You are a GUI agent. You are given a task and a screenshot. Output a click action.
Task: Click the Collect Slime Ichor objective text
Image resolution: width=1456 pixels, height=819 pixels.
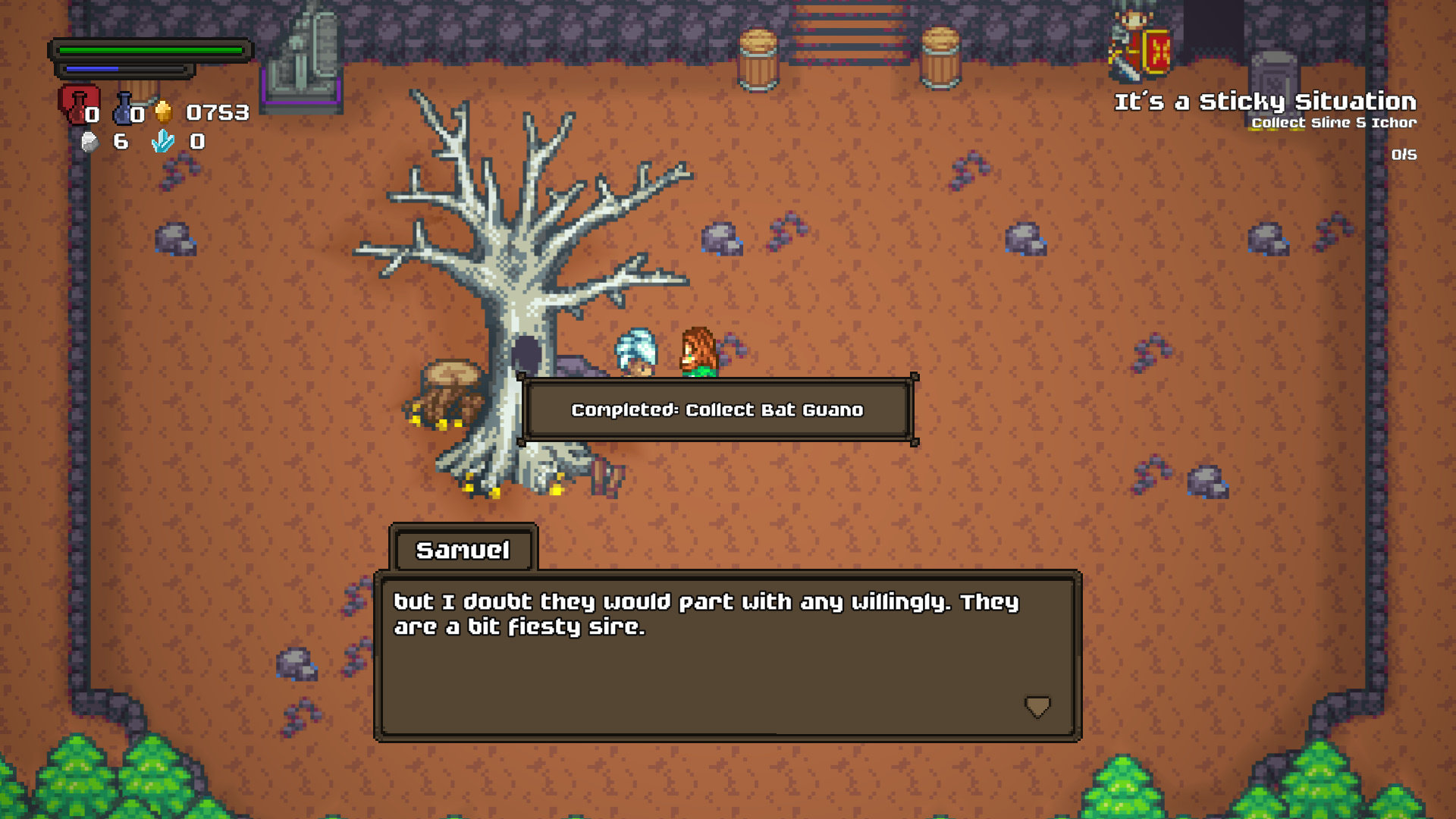(x=1333, y=122)
